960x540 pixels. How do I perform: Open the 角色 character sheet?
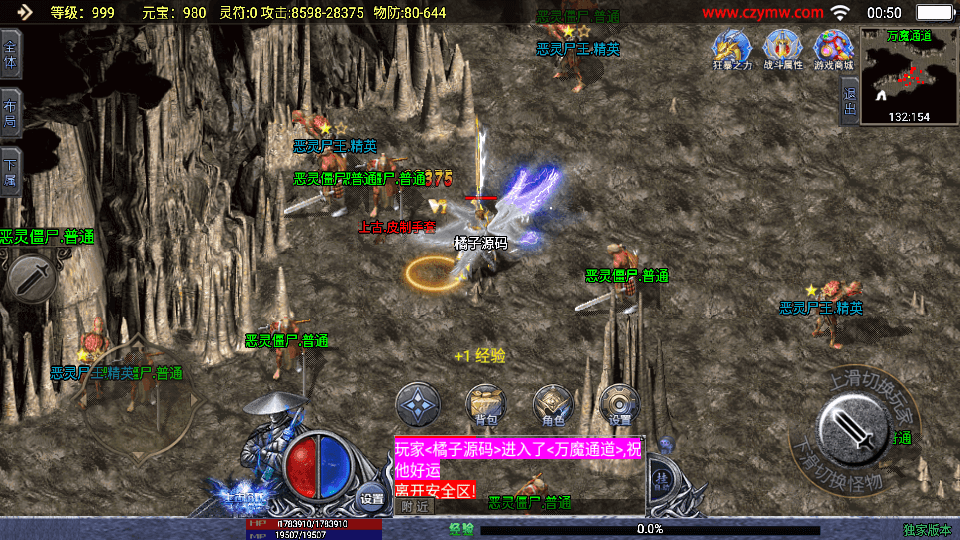(553, 405)
